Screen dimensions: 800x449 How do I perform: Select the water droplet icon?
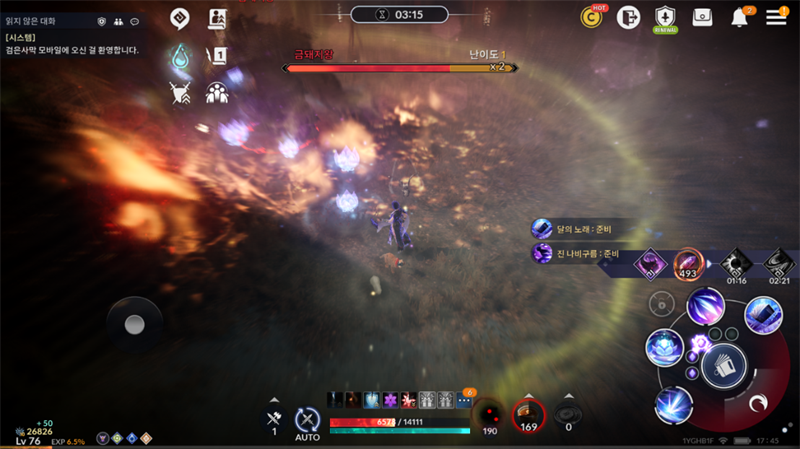tap(181, 56)
